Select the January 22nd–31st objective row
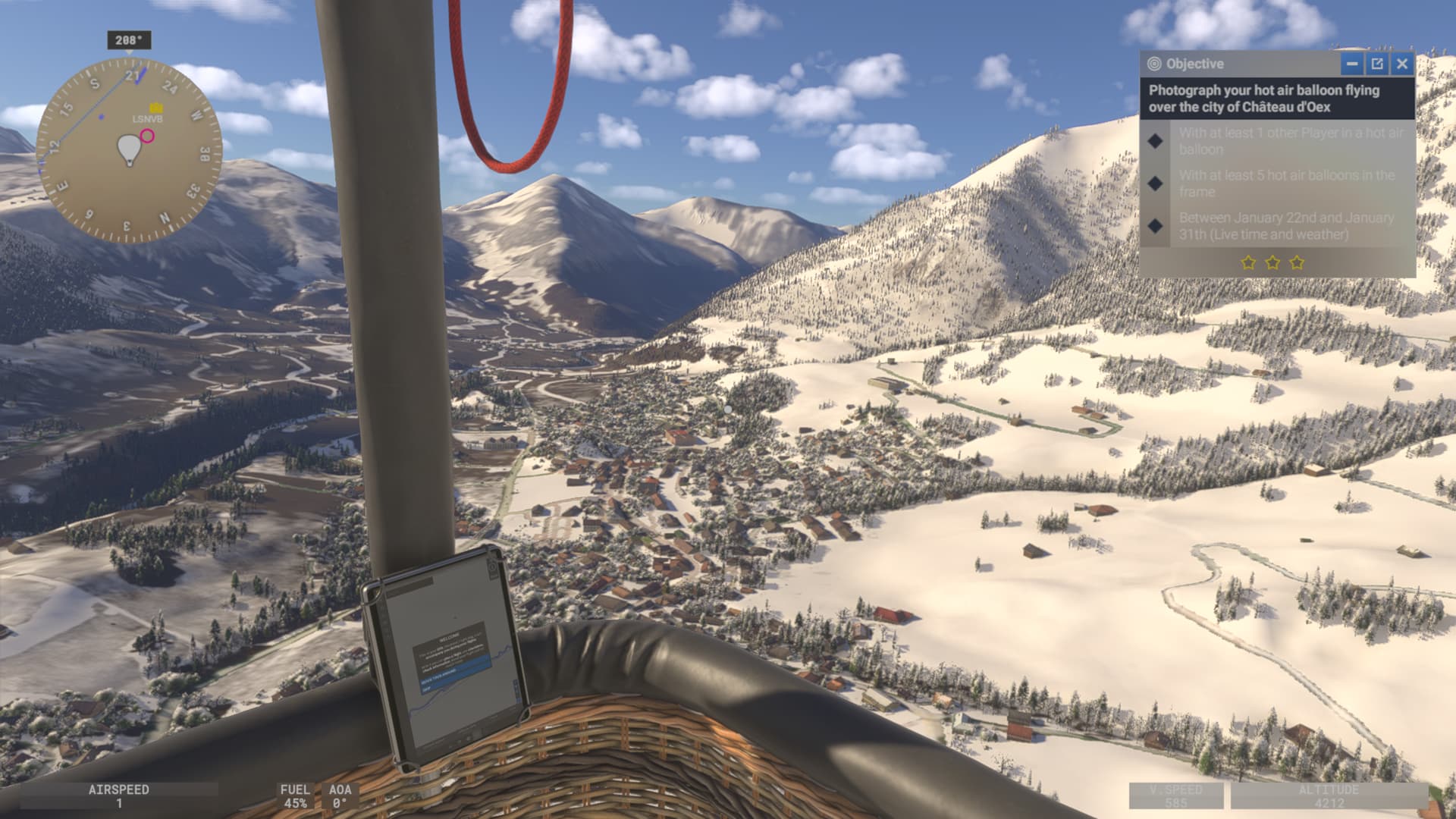The width and height of the screenshot is (1456, 819). point(1278,226)
